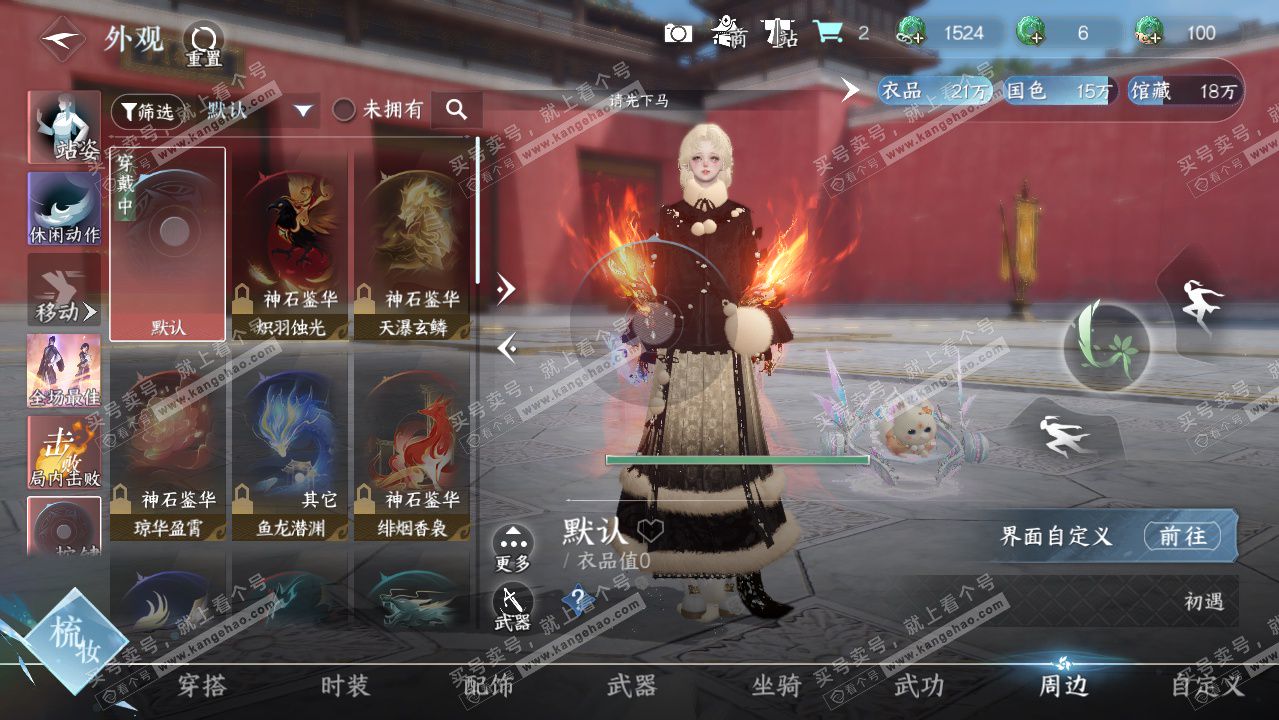This screenshot has height=720, width=1279.
Task: Choose the 天瀑玄鳞 item tile
Action: click(x=412, y=245)
